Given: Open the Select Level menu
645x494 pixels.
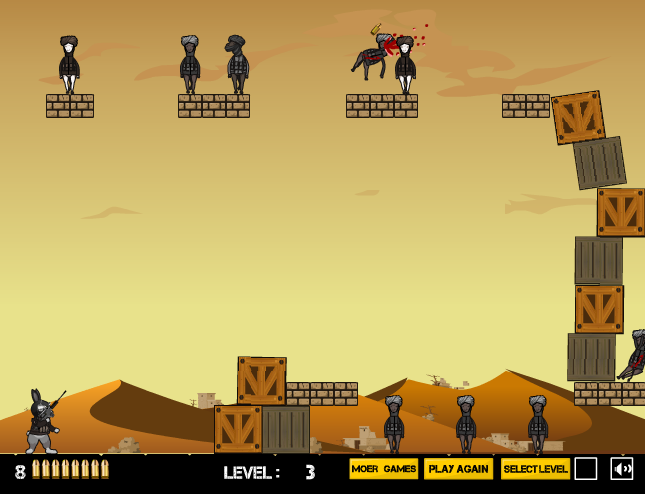Looking at the screenshot, I should click(x=535, y=469).
